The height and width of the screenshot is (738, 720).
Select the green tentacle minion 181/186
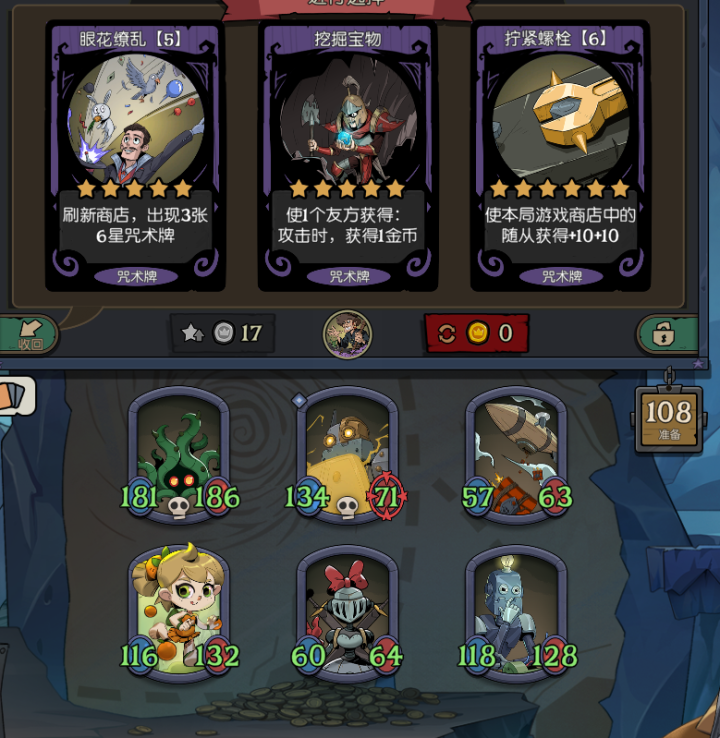coord(180,455)
